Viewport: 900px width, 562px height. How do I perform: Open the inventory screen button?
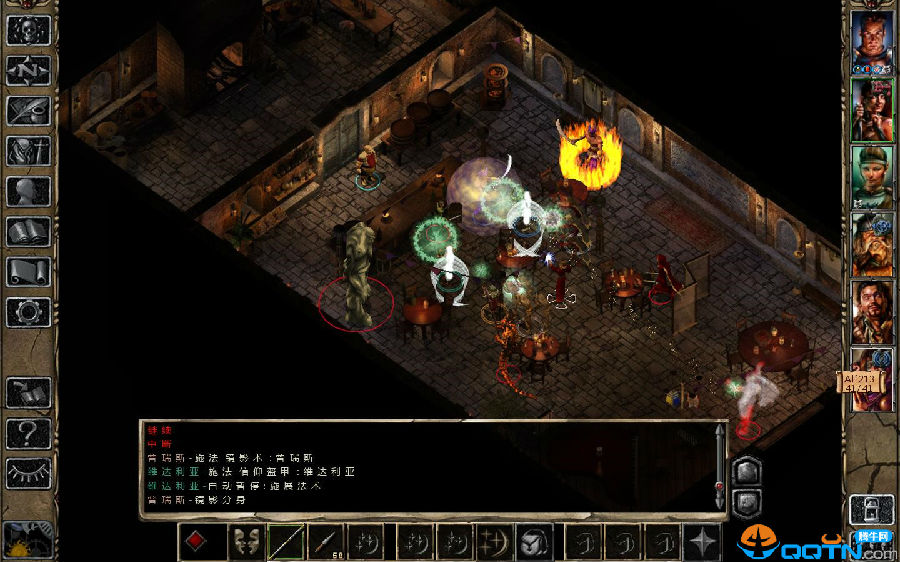point(28,151)
